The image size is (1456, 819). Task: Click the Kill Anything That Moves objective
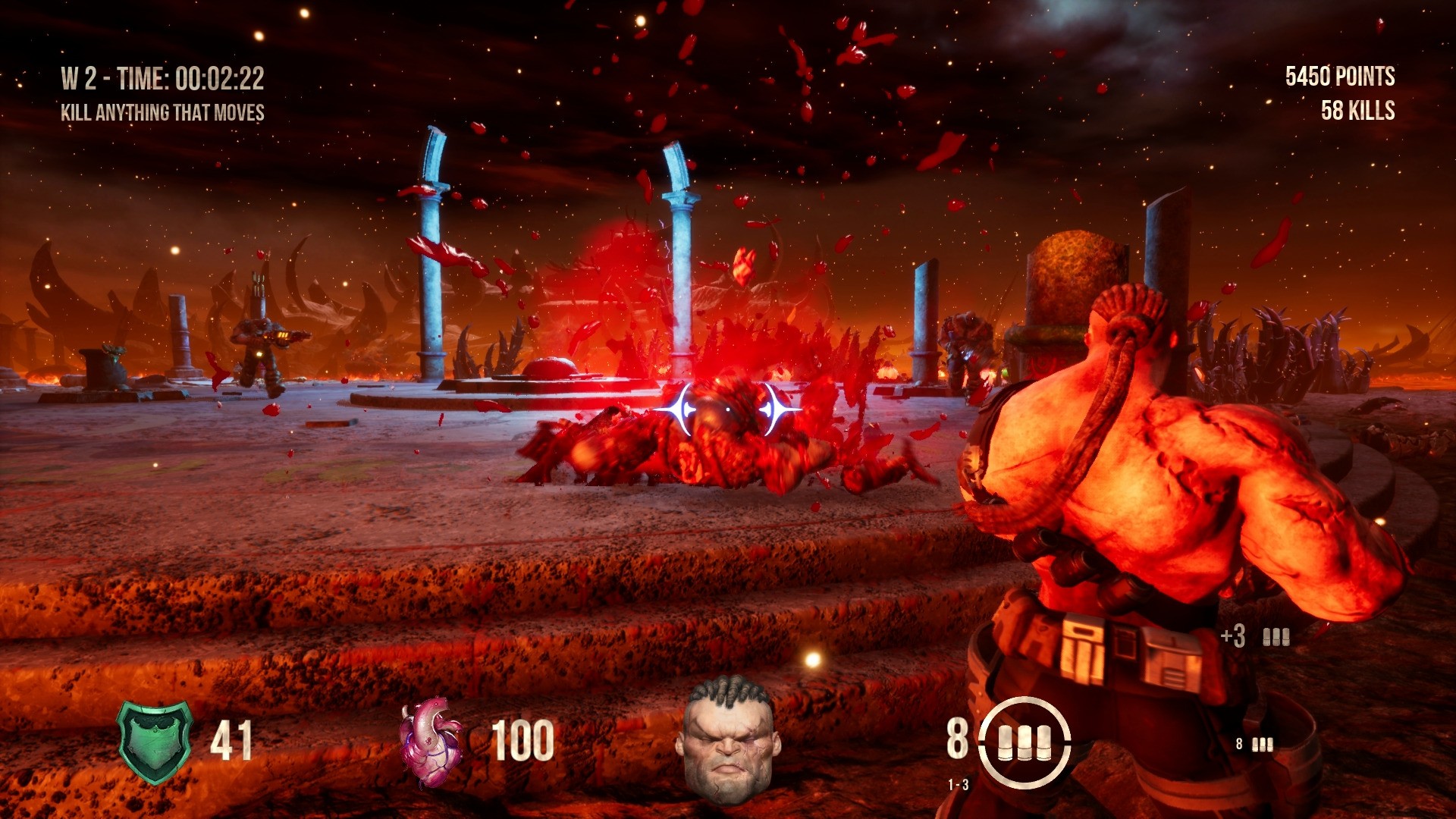[x=162, y=113]
